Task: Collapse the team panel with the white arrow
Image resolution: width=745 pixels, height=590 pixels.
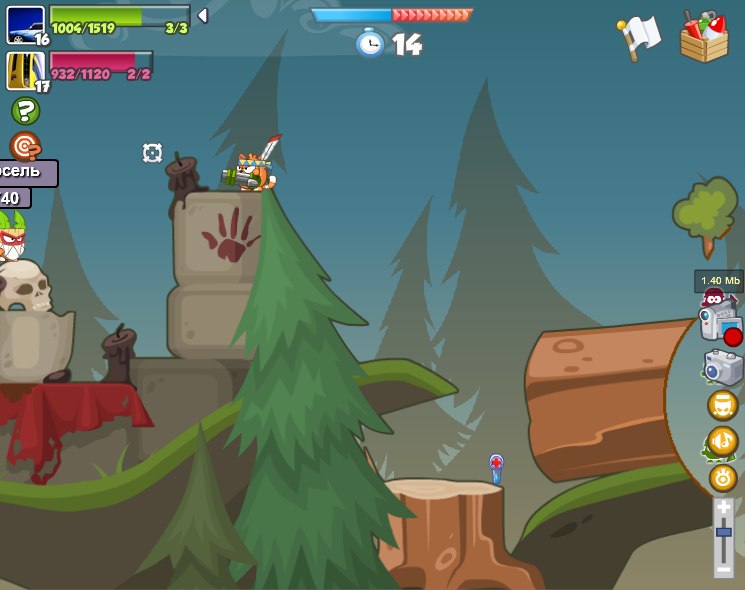Action: (202, 15)
